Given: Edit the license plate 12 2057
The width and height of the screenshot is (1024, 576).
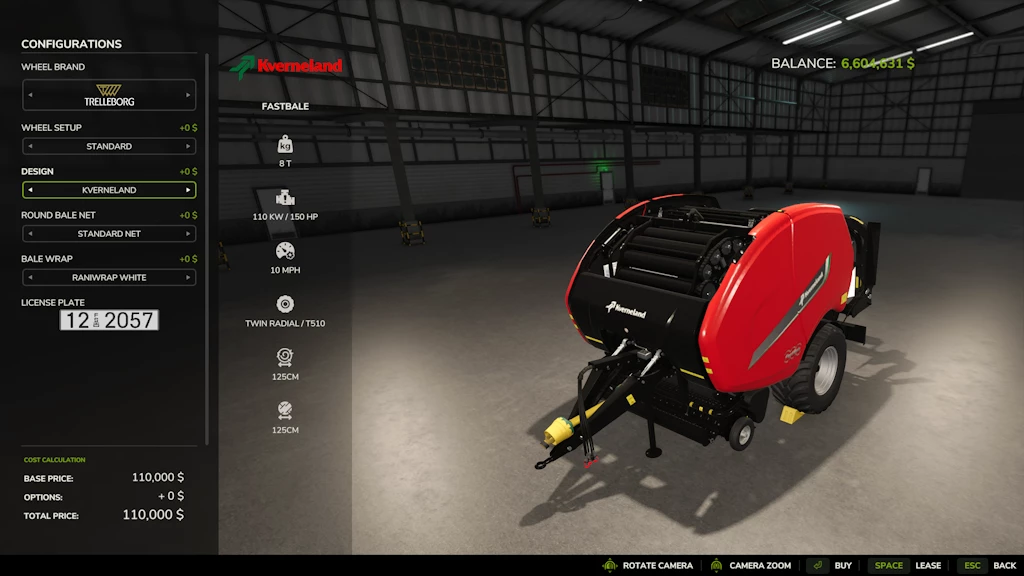Looking at the screenshot, I should (109, 320).
